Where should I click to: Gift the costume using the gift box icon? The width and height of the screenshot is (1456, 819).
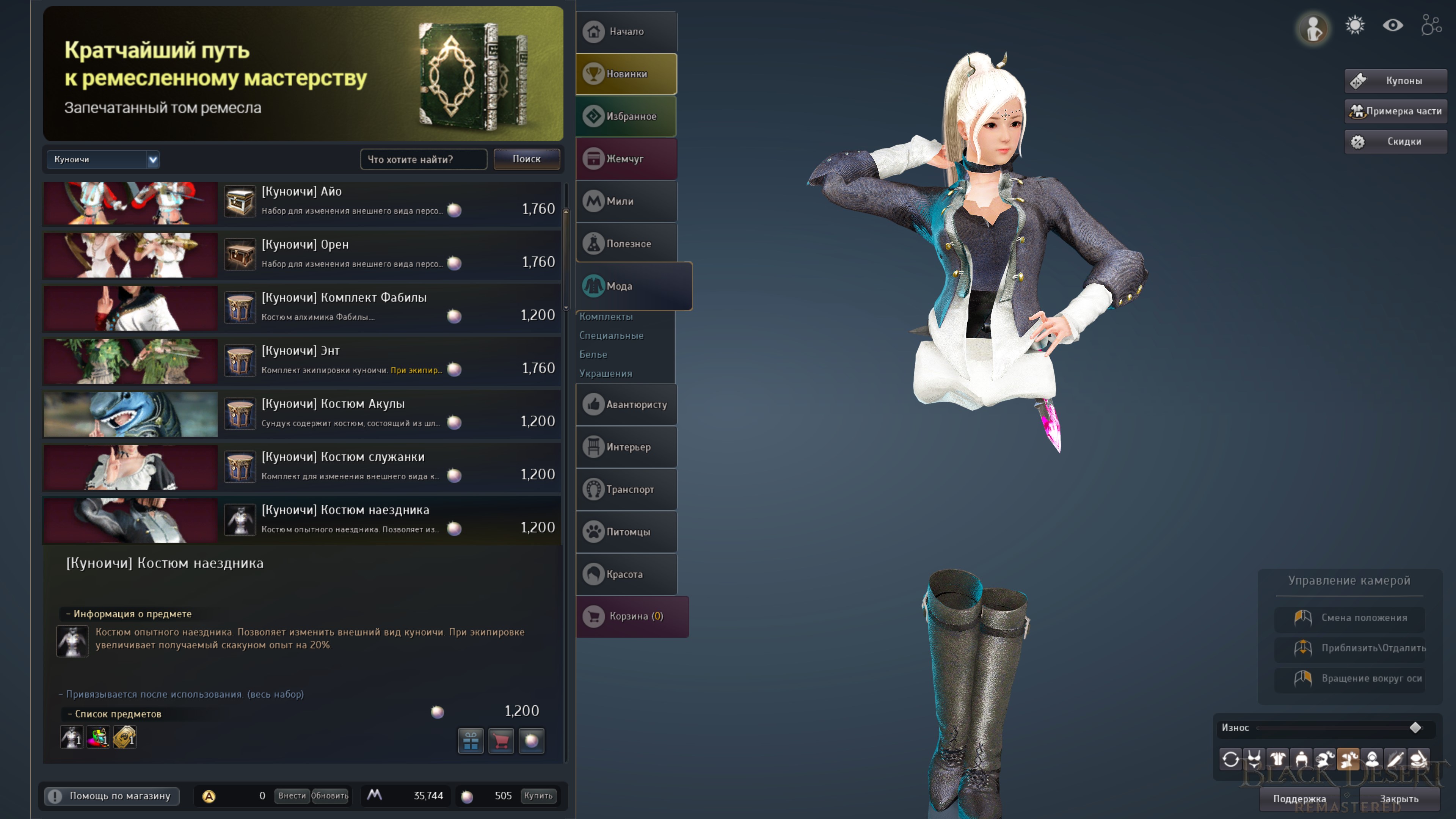[x=471, y=741]
